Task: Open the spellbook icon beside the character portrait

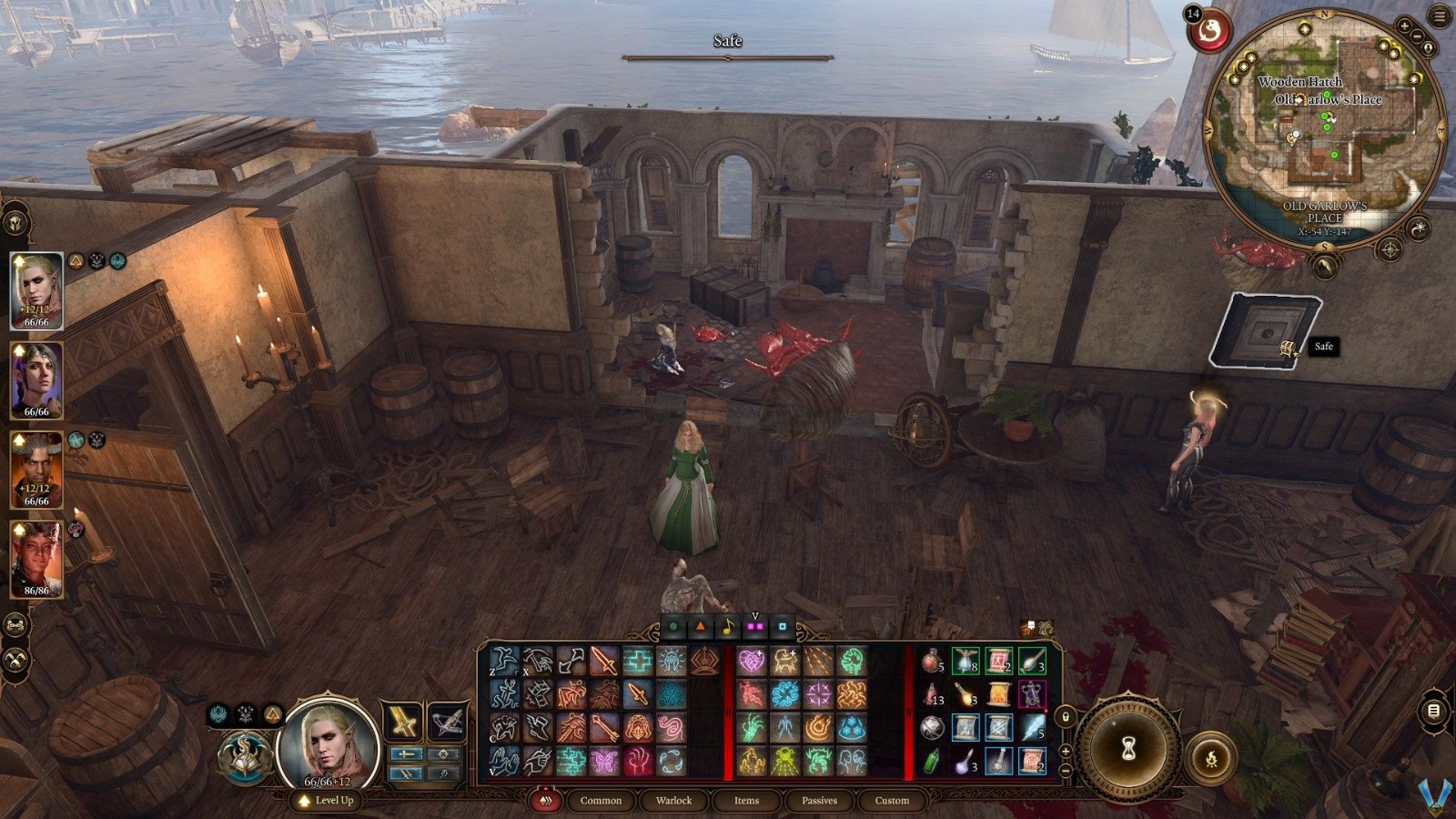Action: point(246,753)
